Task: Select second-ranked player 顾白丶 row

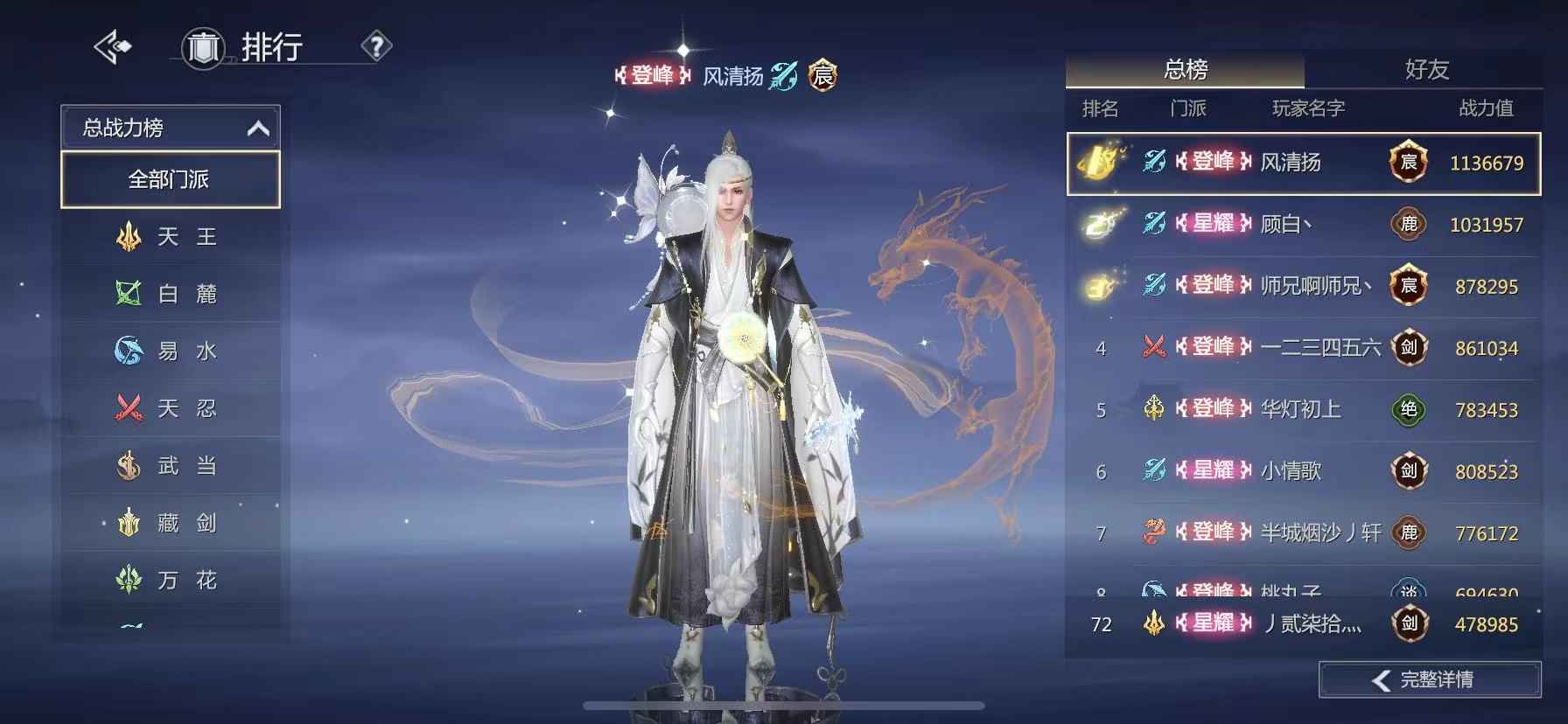Action: [1303, 225]
